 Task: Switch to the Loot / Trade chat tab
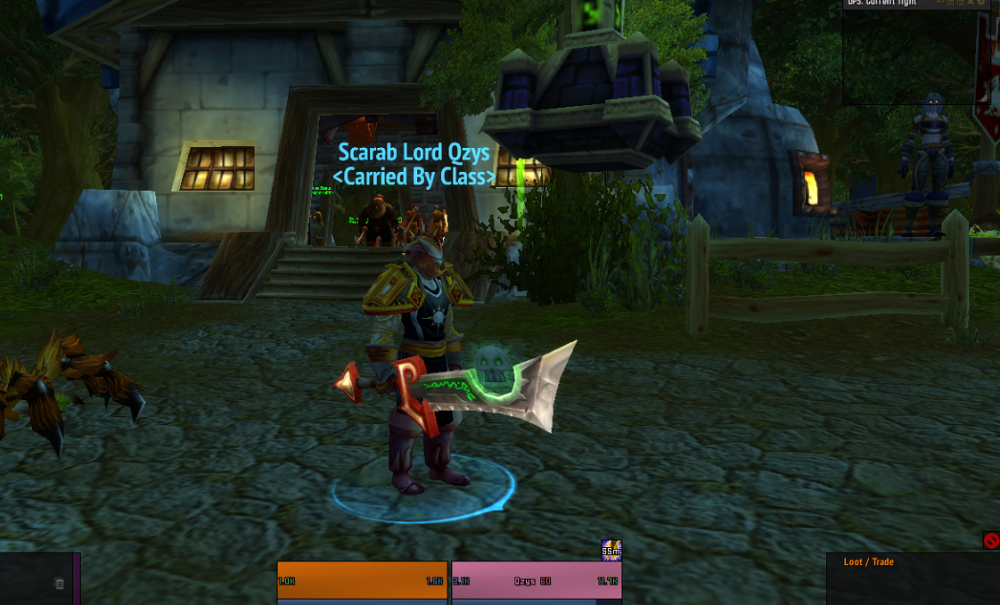pyautogui.click(x=869, y=562)
